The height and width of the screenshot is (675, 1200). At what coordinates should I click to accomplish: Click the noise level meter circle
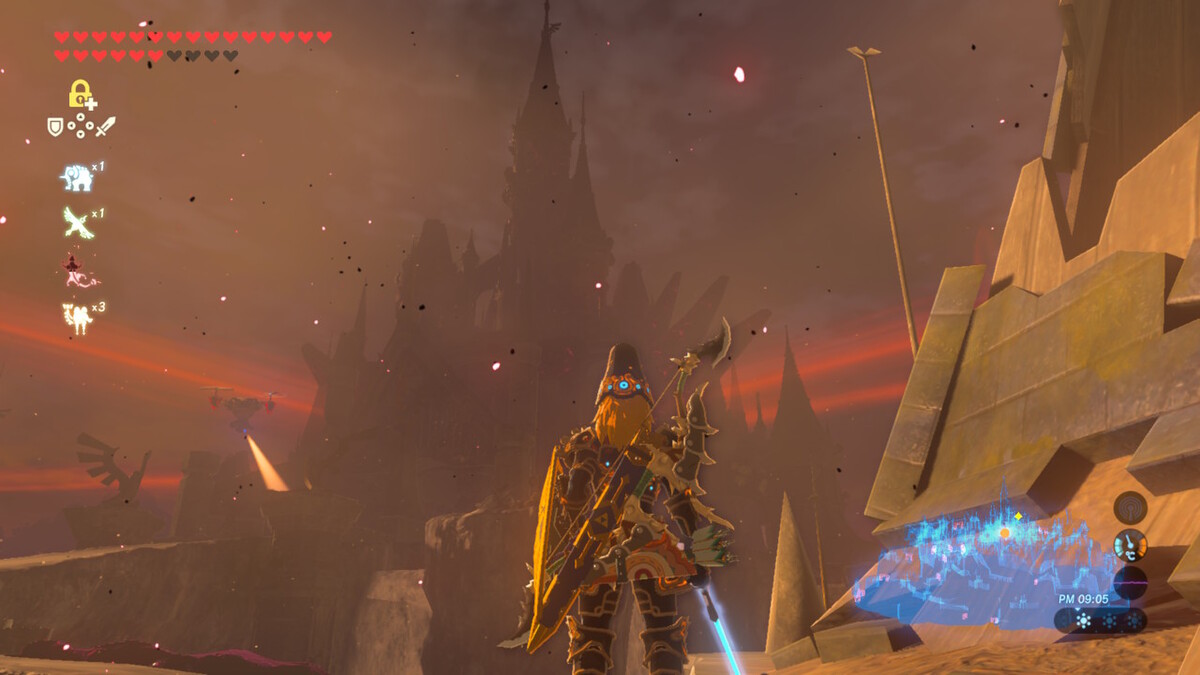[1130, 582]
